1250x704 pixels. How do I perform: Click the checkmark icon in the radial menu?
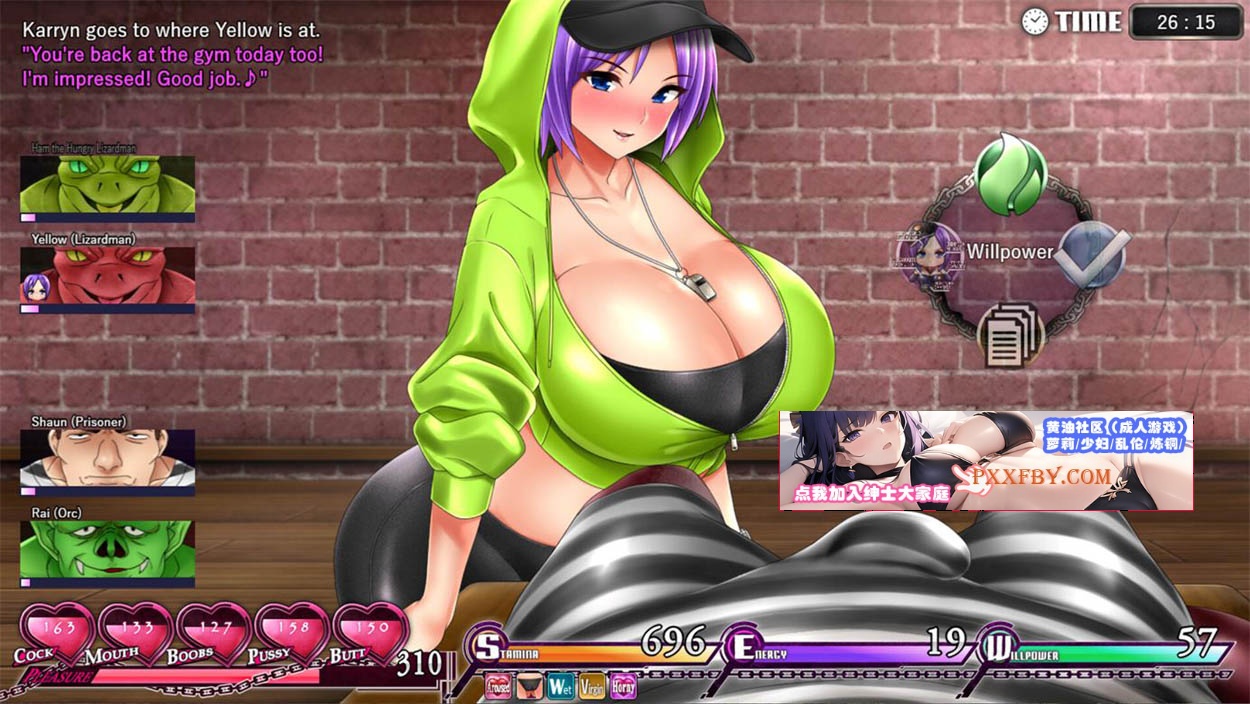click(1092, 252)
